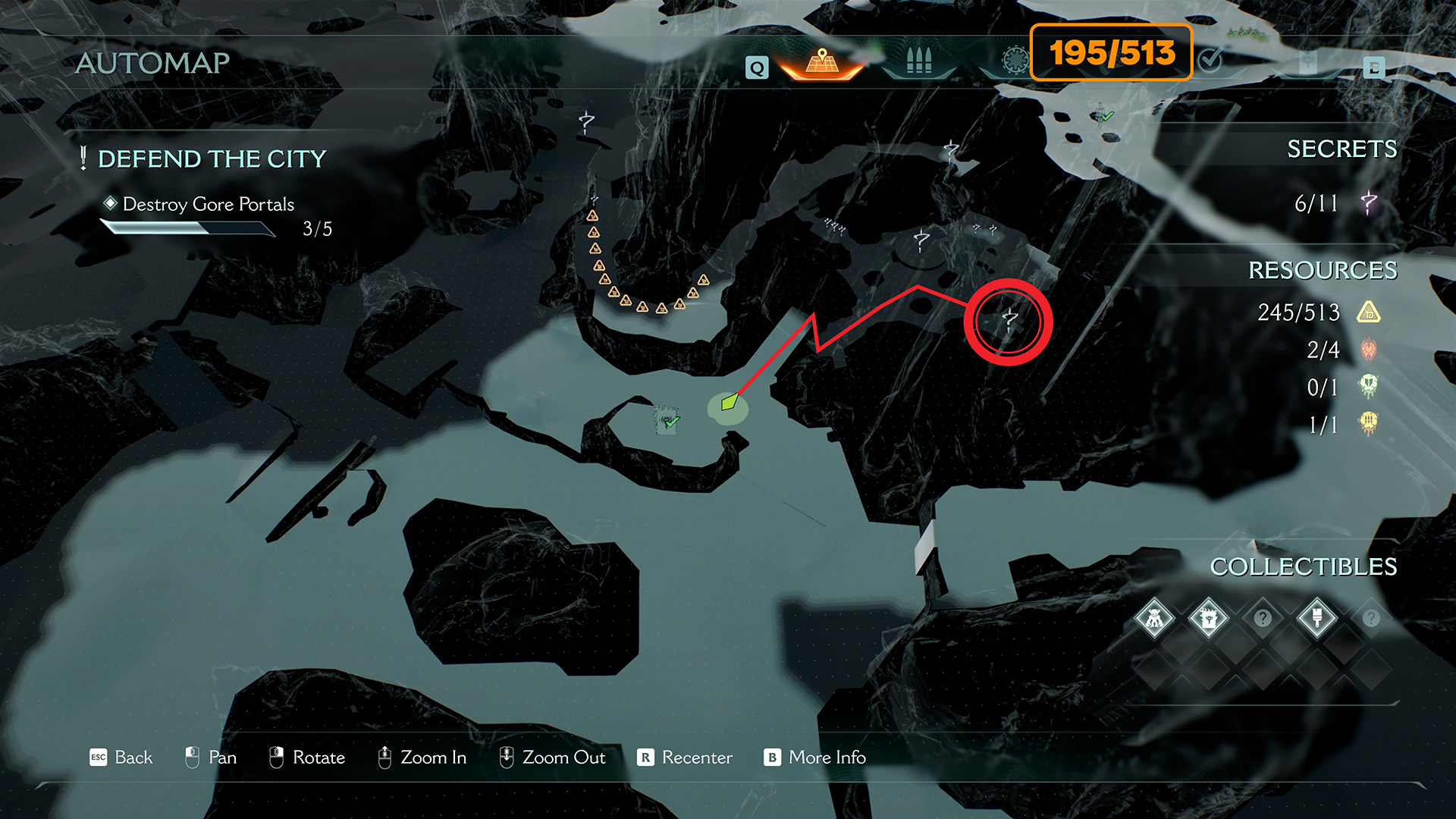Inspect the paintbrush skin collectible
This screenshot has width=1456, height=819.
[1316, 619]
